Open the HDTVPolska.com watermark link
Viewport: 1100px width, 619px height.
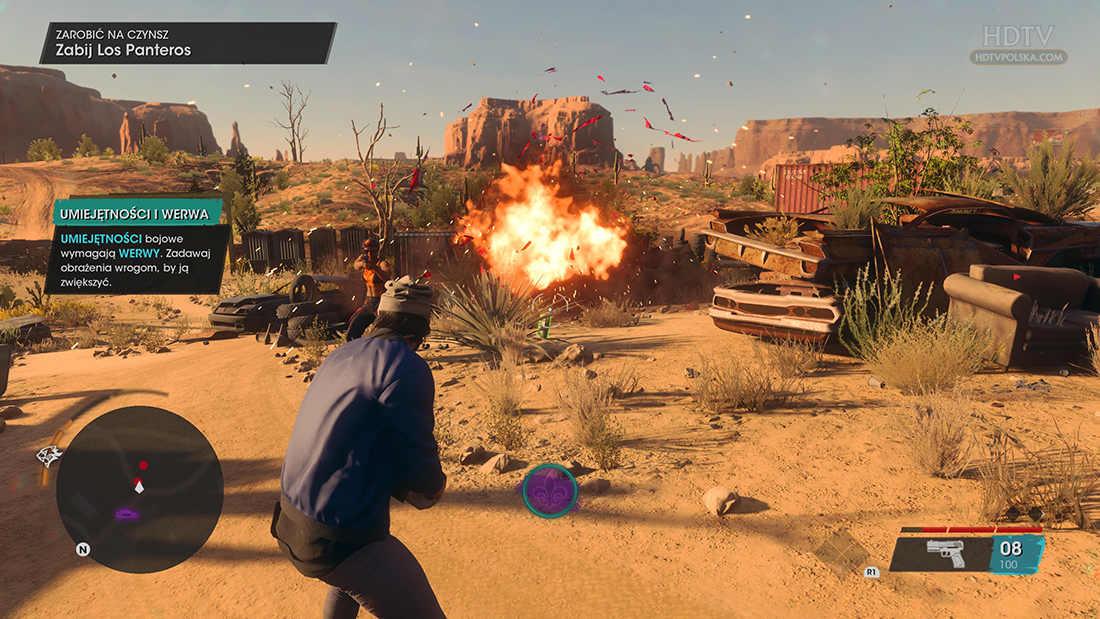1018,57
